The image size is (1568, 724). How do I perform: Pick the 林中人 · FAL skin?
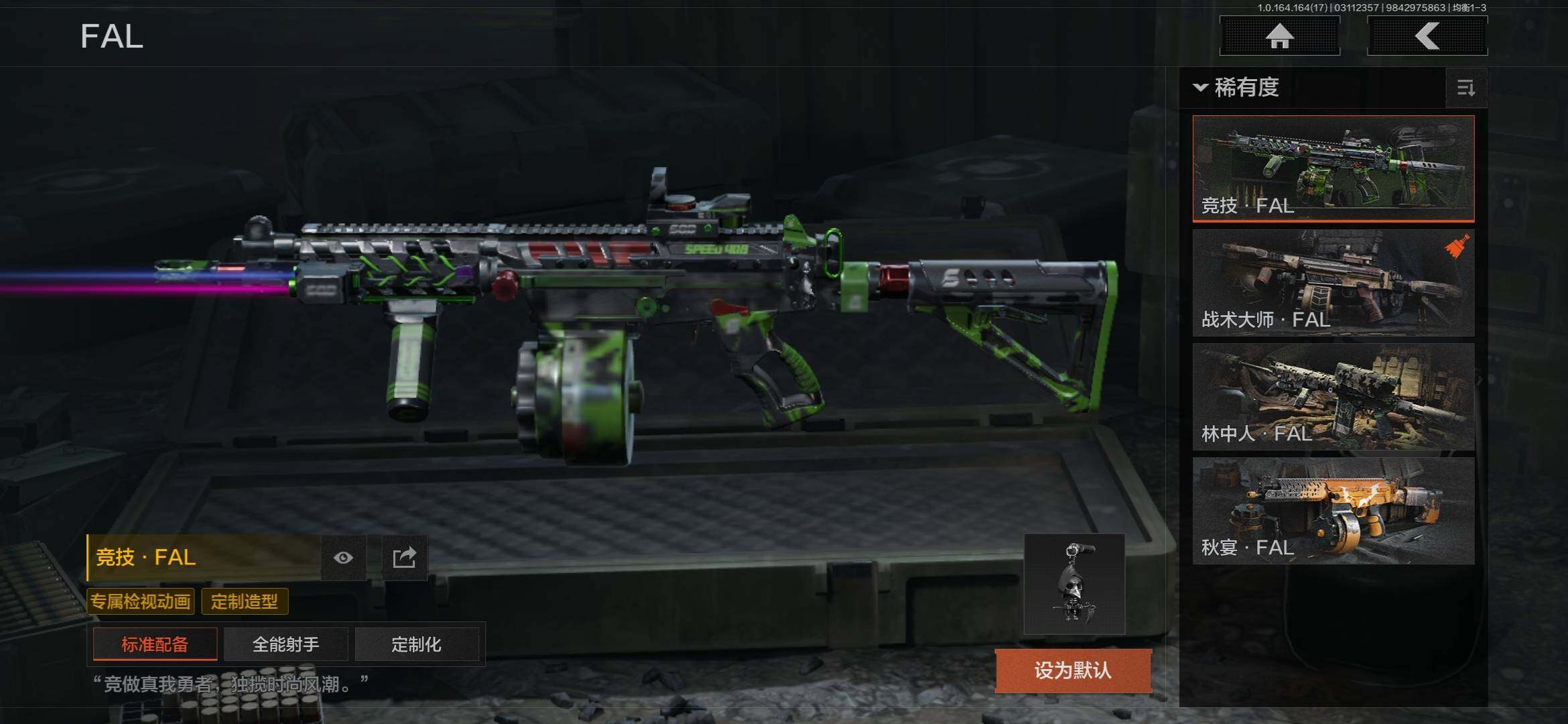coord(1333,396)
